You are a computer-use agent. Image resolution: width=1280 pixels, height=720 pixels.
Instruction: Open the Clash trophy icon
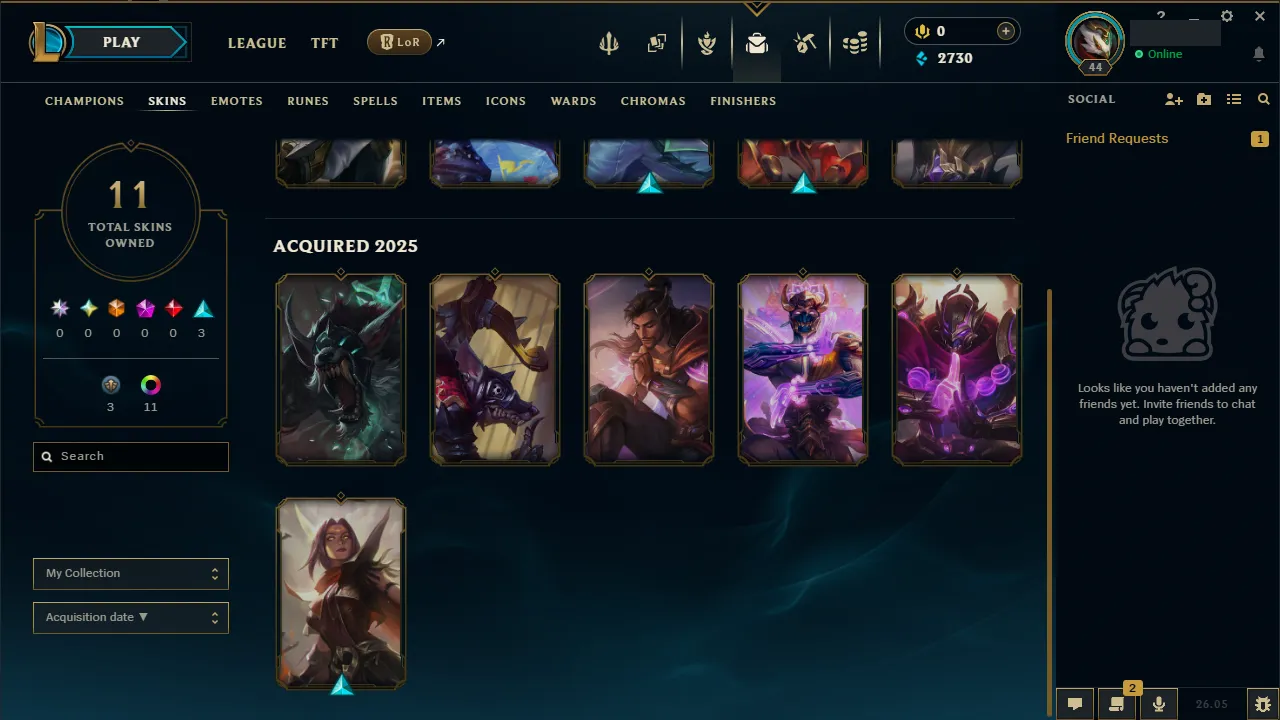[707, 43]
